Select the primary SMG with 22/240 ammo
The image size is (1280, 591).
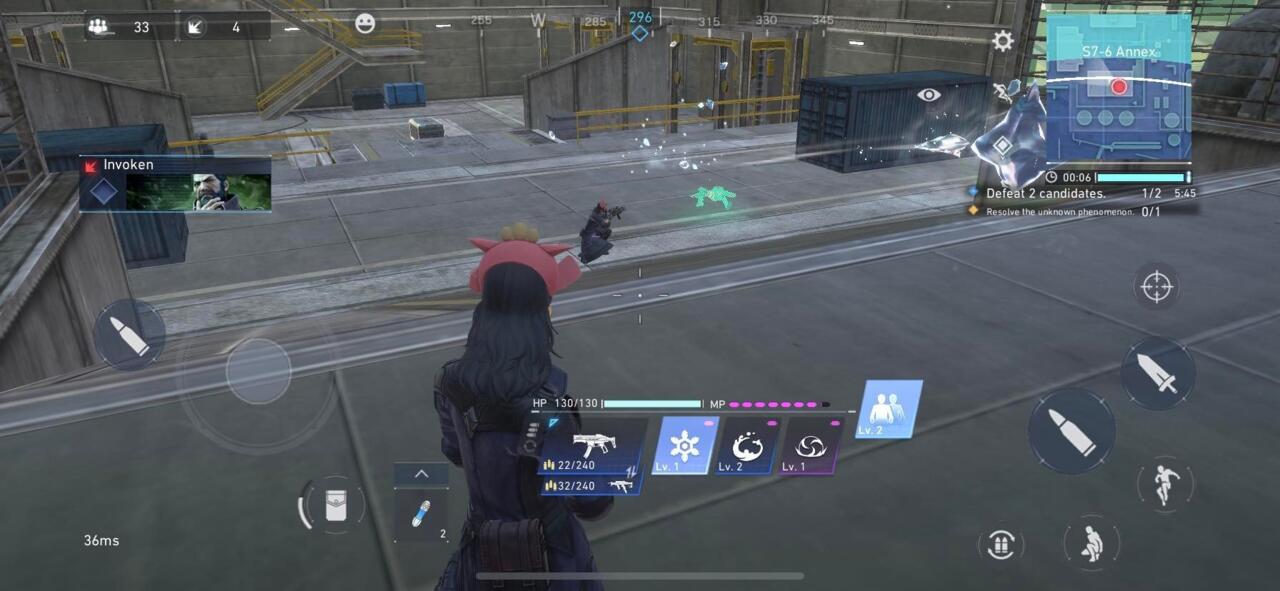click(592, 447)
